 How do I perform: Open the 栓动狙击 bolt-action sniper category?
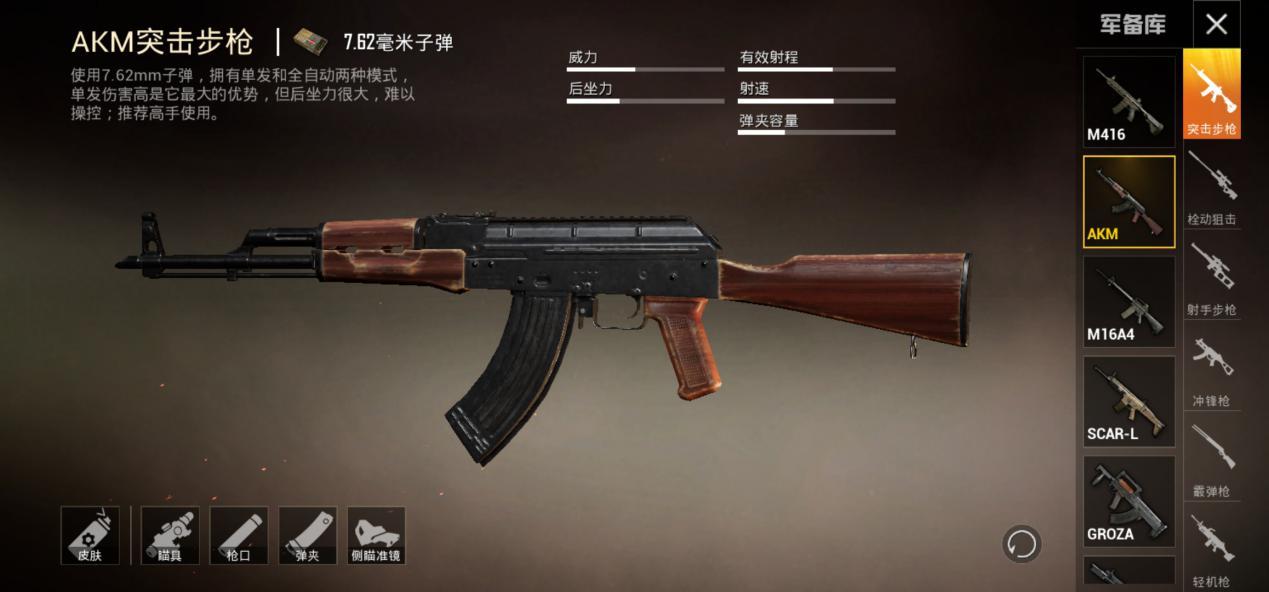(1211, 187)
